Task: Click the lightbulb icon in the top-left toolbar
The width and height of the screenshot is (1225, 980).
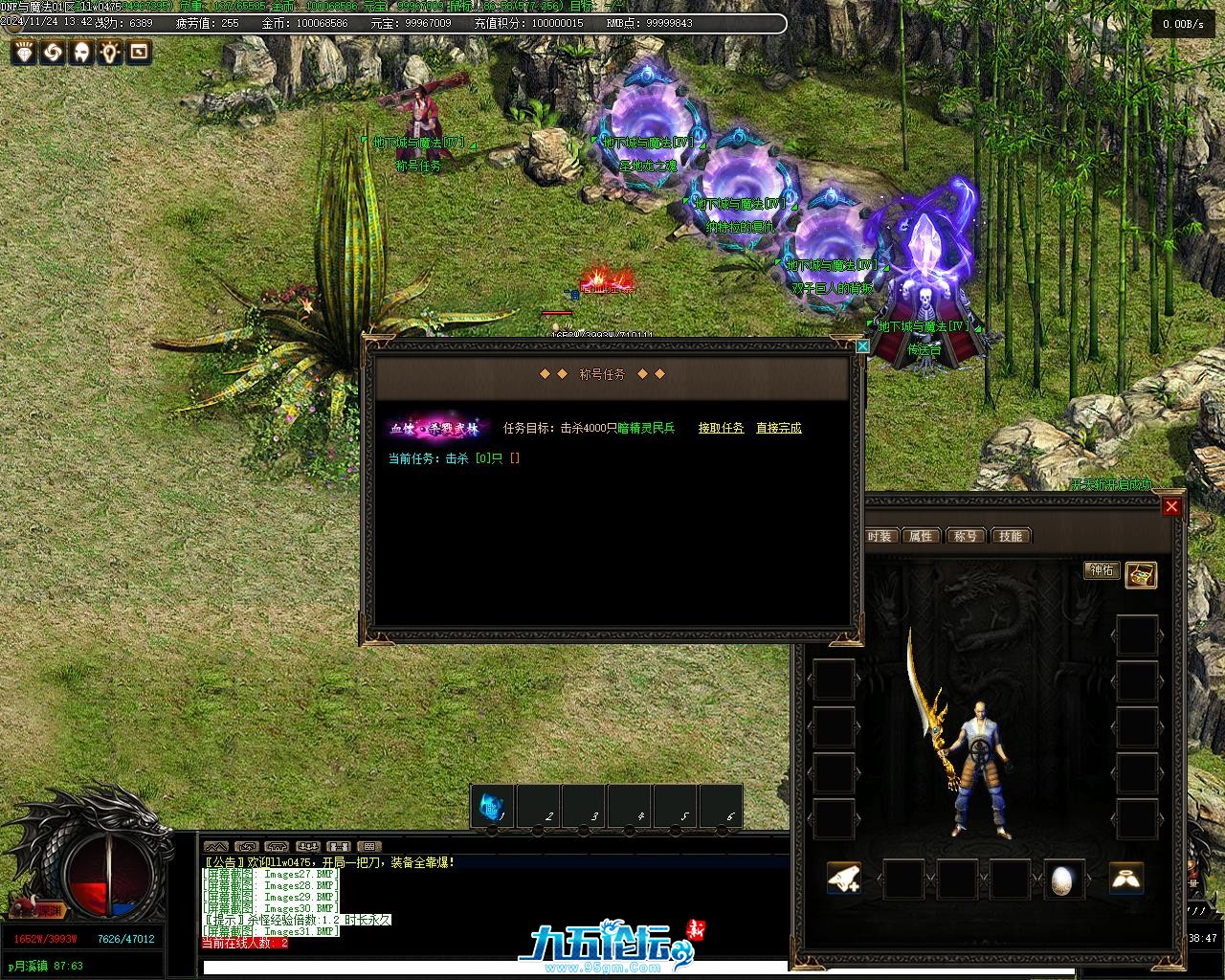Action: click(x=110, y=52)
